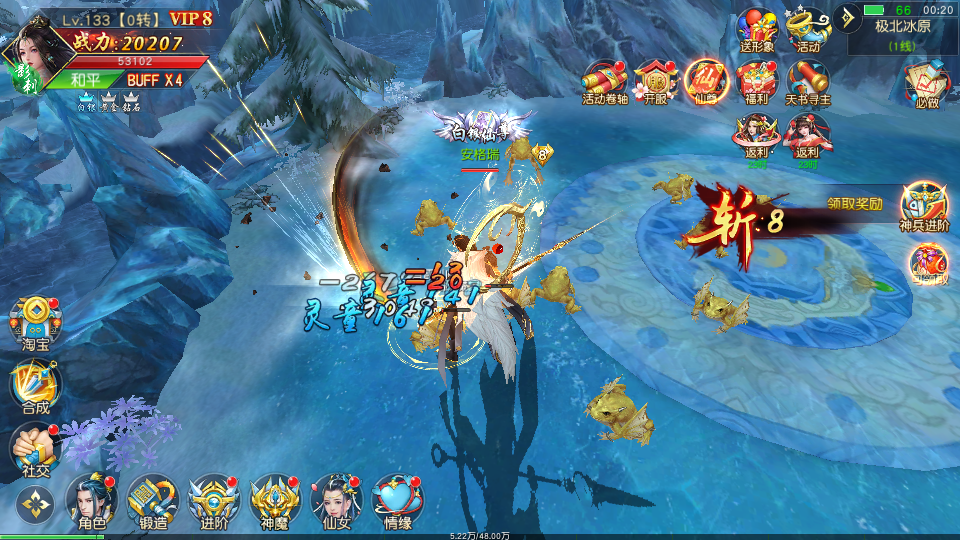The height and width of the screenshot is (540, 960).
Task: Open the glowing 仙尊 icon
Action: [x=704, y=79]
